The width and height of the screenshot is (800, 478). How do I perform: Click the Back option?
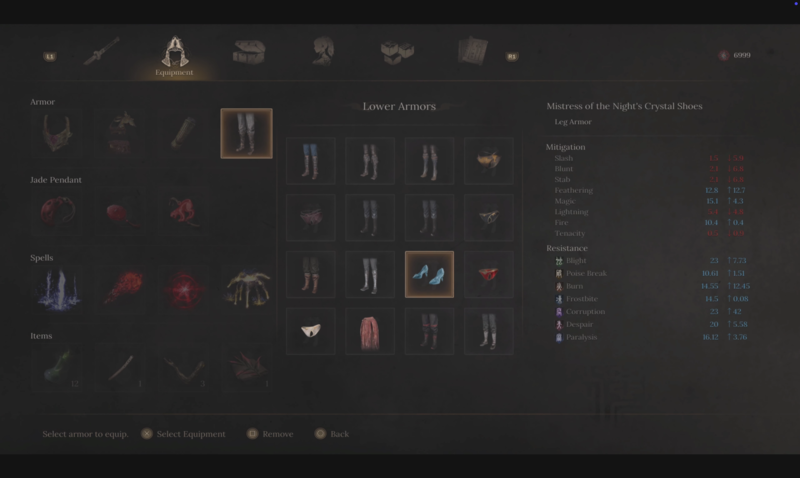click(332, 434)
